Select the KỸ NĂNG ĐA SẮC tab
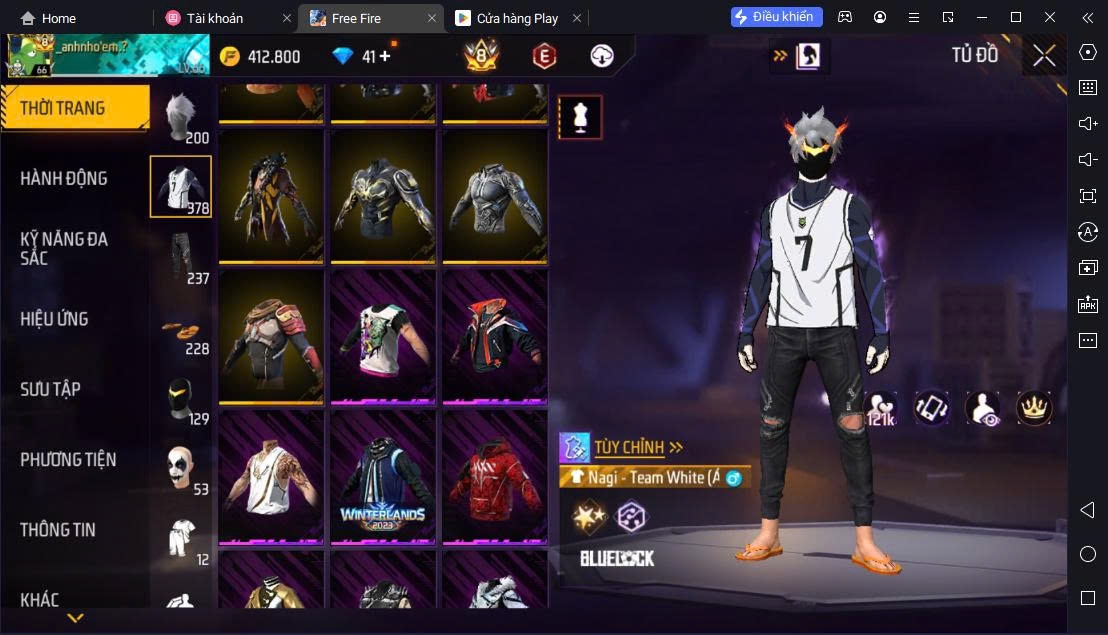The height and width of the screenshot is (635, 1108). tap(64, 248)
